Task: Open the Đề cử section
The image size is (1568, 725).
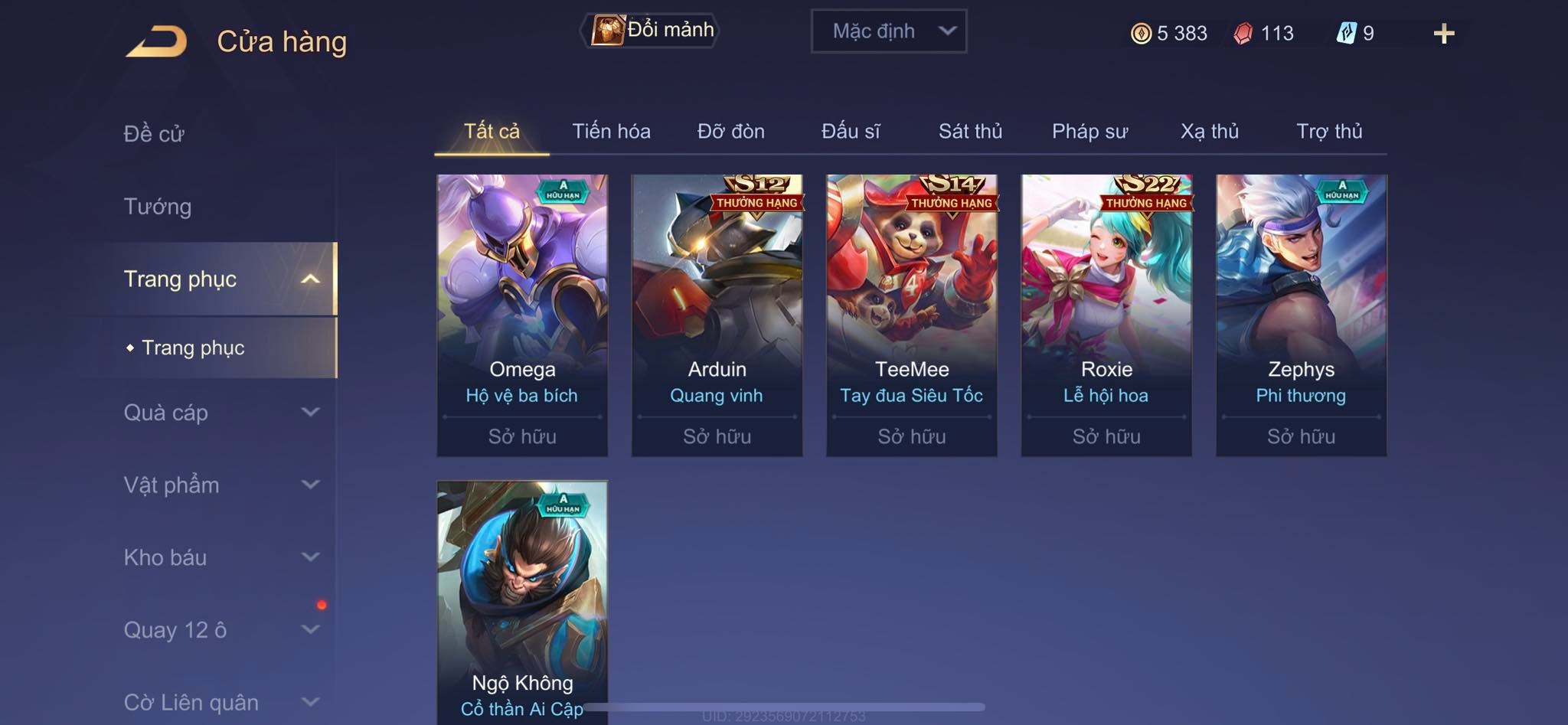Action: tap(154, 134)
